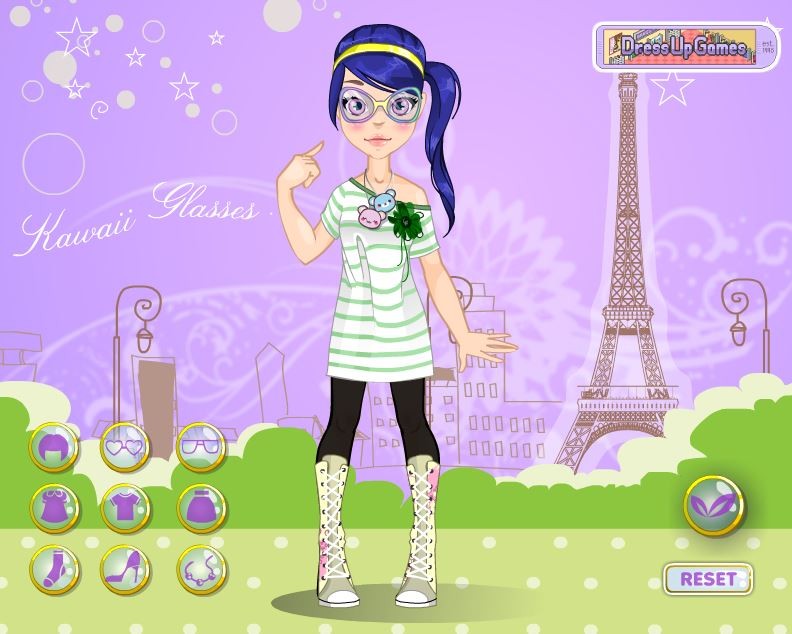Choose the heart-shaped glasses category
Image resolution: width=792 pixels, height=634 pixels.
pyautogui.click(x=125, y=448)
